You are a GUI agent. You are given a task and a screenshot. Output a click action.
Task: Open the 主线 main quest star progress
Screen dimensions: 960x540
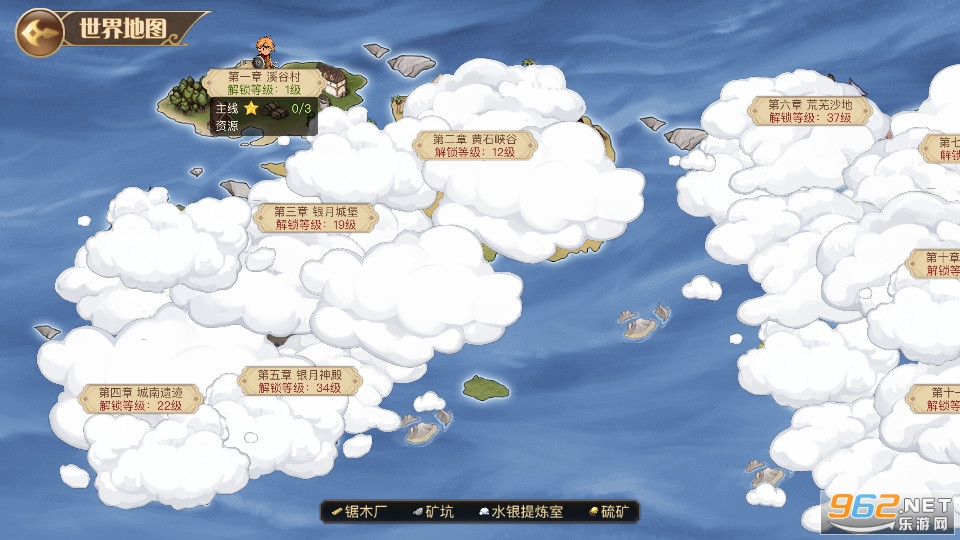click(x=263, y=108)
